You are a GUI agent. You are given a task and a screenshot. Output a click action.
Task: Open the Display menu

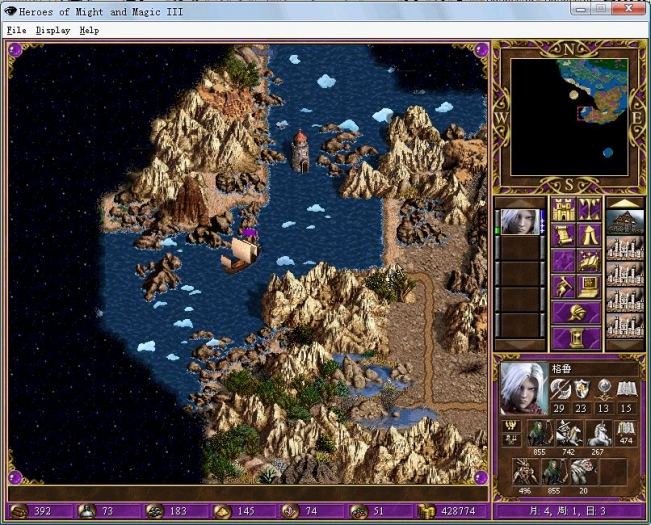[x=53, y=30]
